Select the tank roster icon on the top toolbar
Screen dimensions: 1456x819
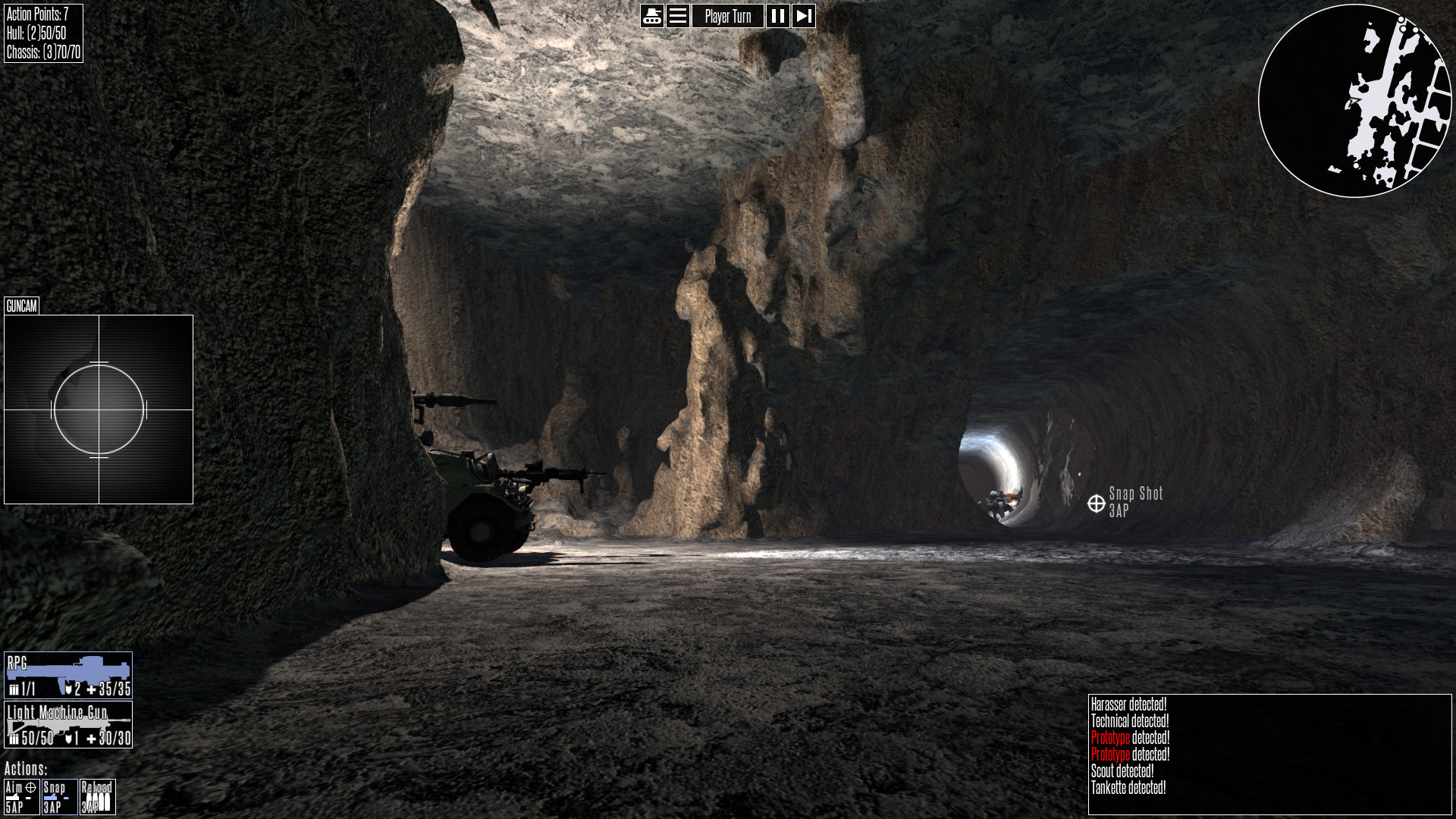tap(651, 16)
